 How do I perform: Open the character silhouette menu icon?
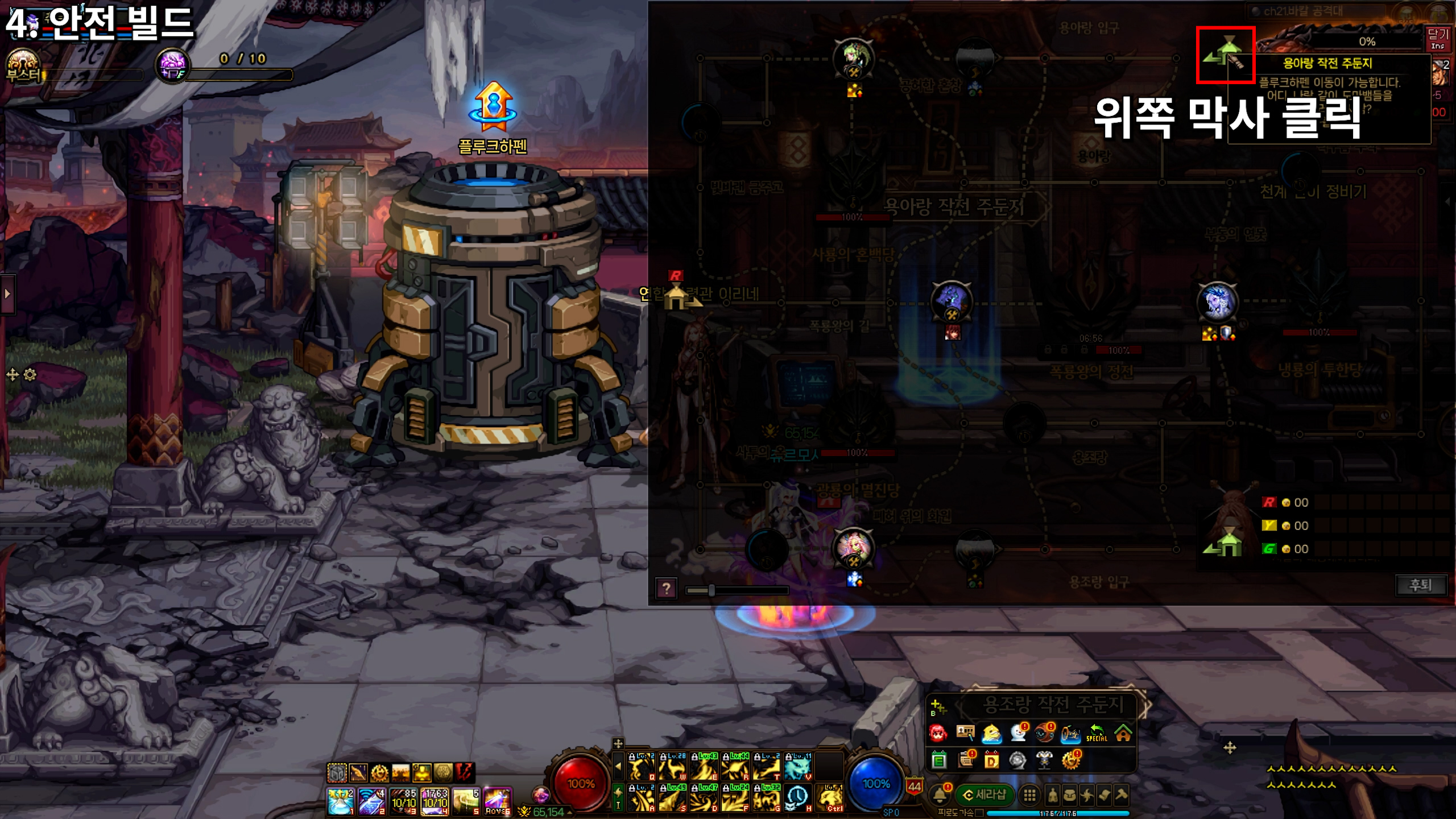click(x=1052, y=795)
